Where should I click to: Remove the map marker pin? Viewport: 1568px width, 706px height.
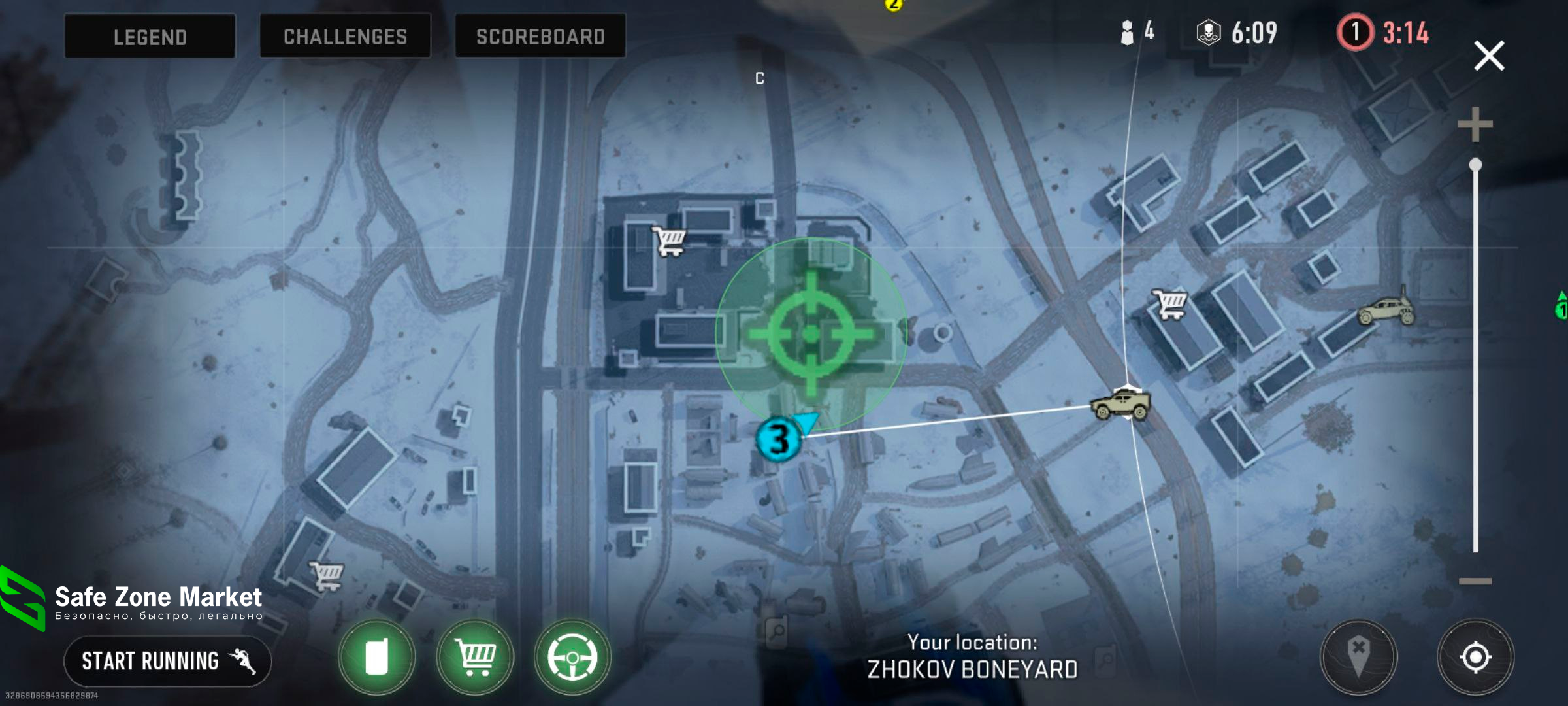coord(1358,656)
